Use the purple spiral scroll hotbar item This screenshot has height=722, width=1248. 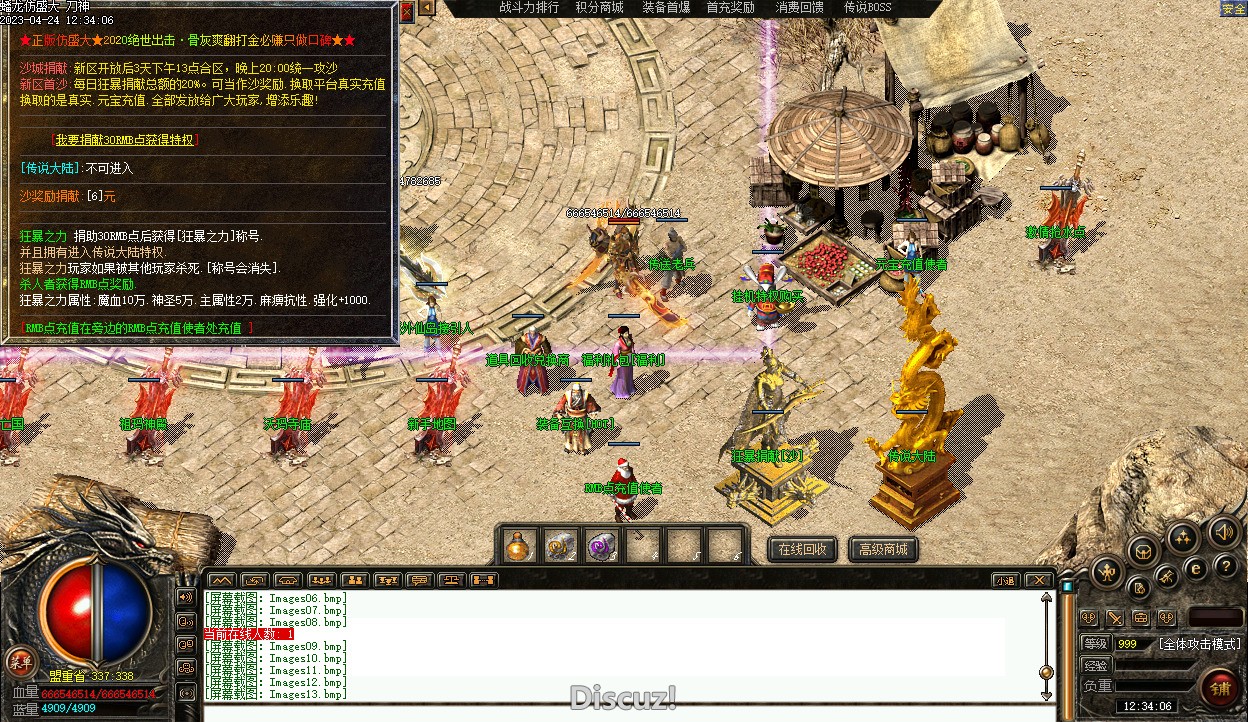(602, 545)
